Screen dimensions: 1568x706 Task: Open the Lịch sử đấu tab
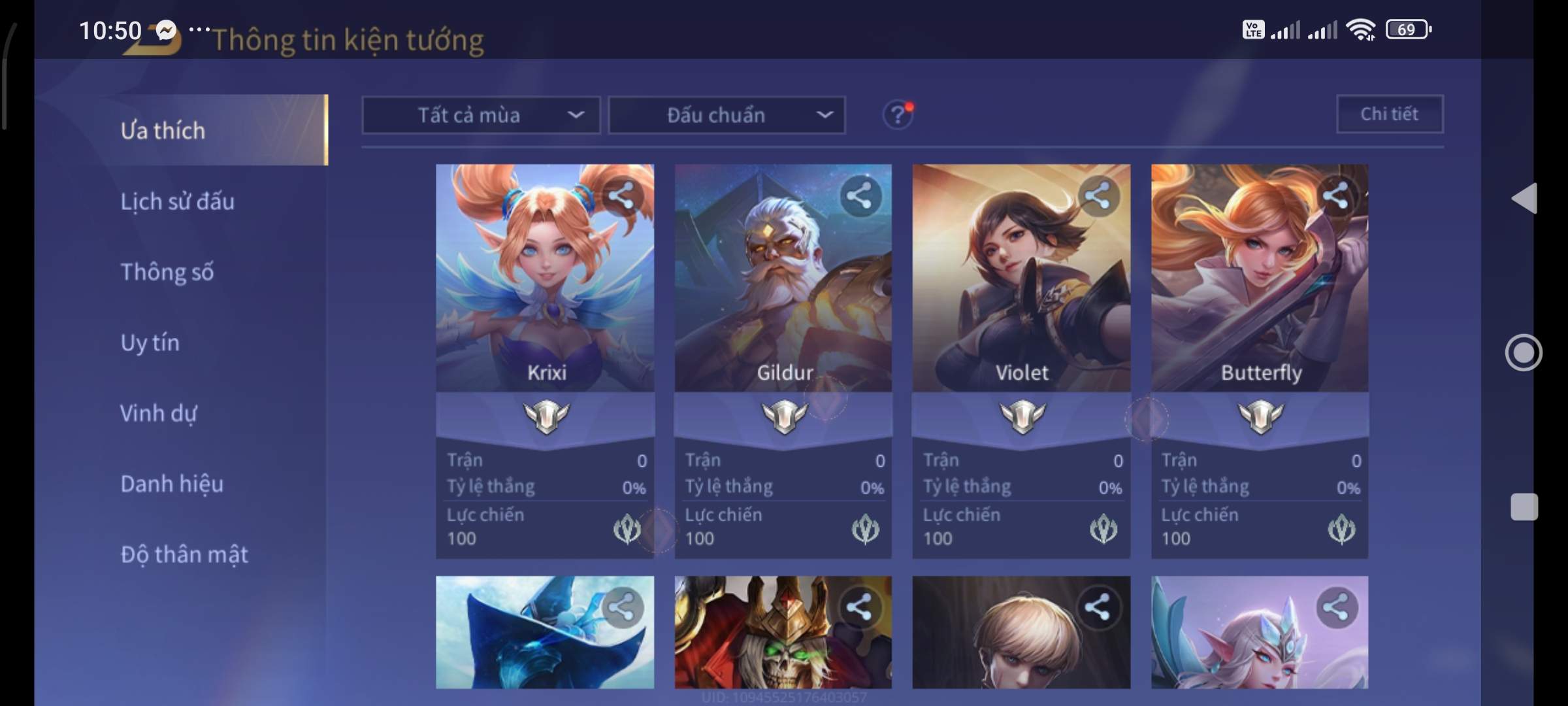177,201
